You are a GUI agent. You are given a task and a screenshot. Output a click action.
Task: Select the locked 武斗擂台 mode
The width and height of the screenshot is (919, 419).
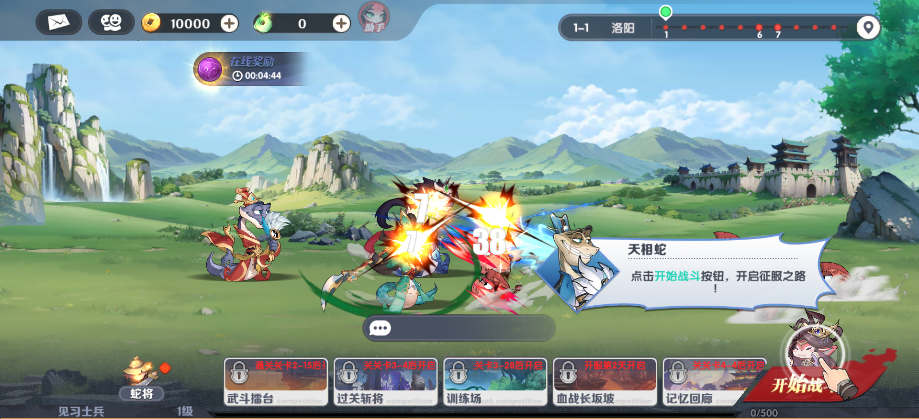click(275, 385)
